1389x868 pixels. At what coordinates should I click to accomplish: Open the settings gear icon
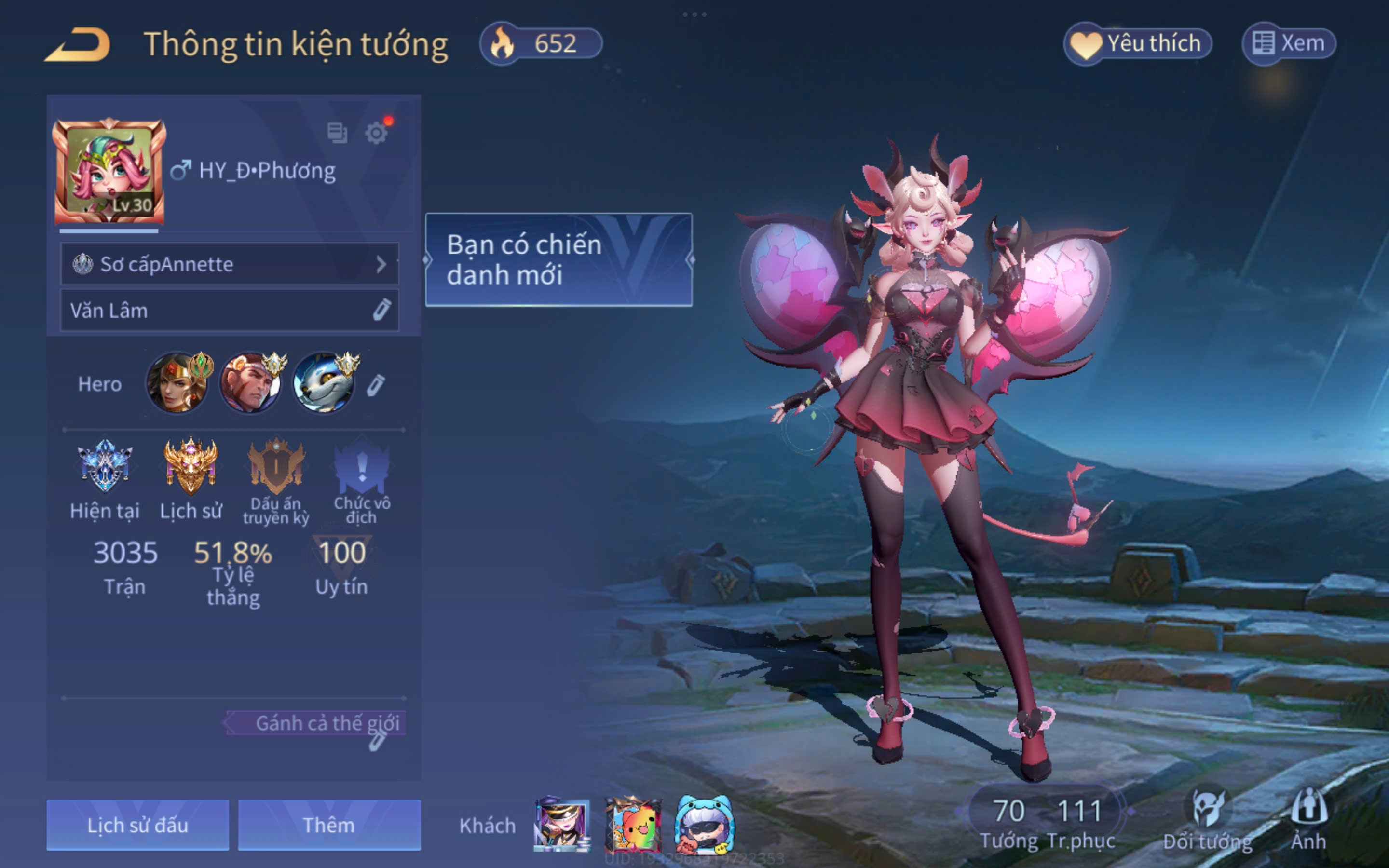click(x=376, y=133)
